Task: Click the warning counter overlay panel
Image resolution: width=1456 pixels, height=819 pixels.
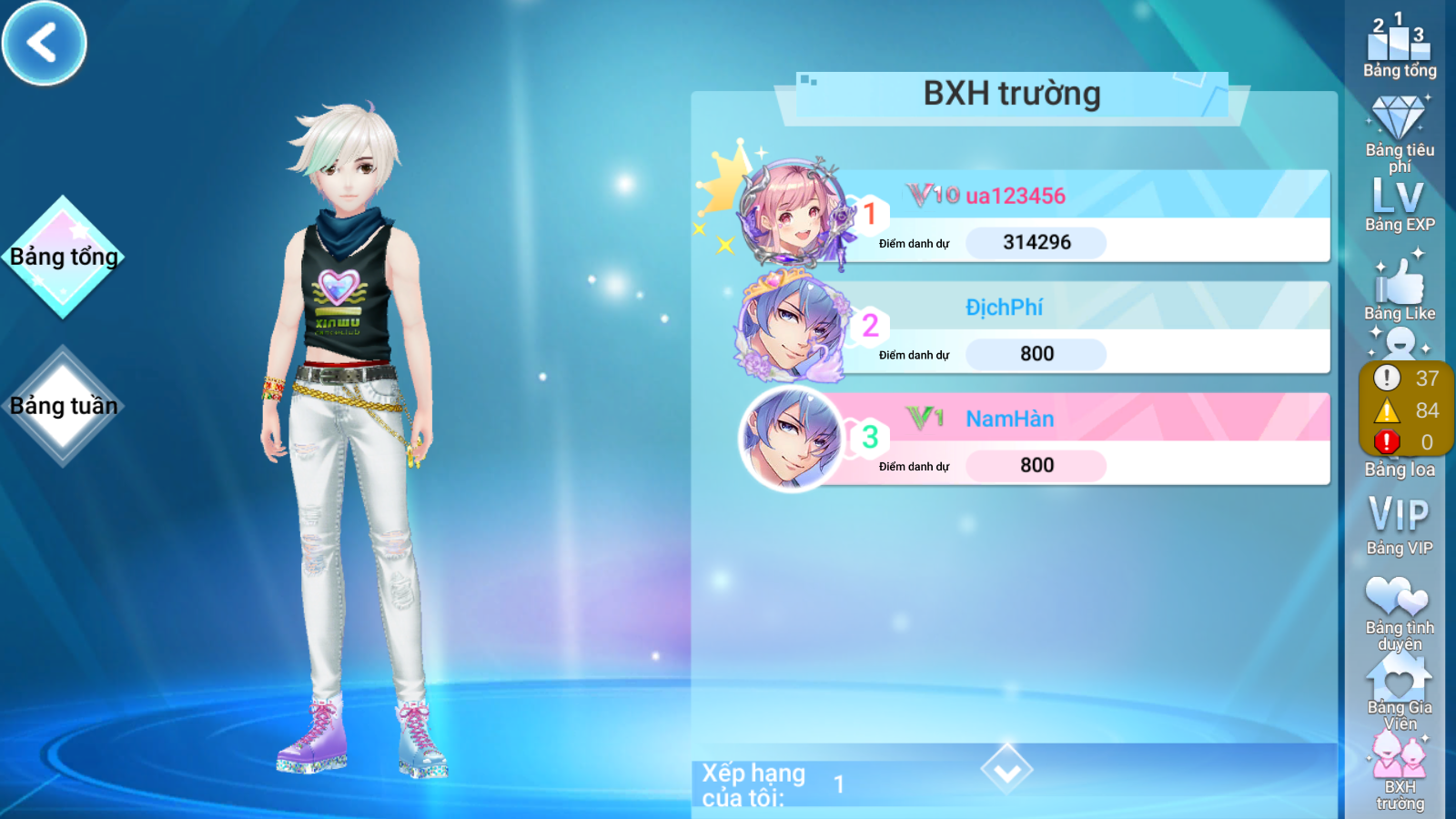Action: [1405, 409]
